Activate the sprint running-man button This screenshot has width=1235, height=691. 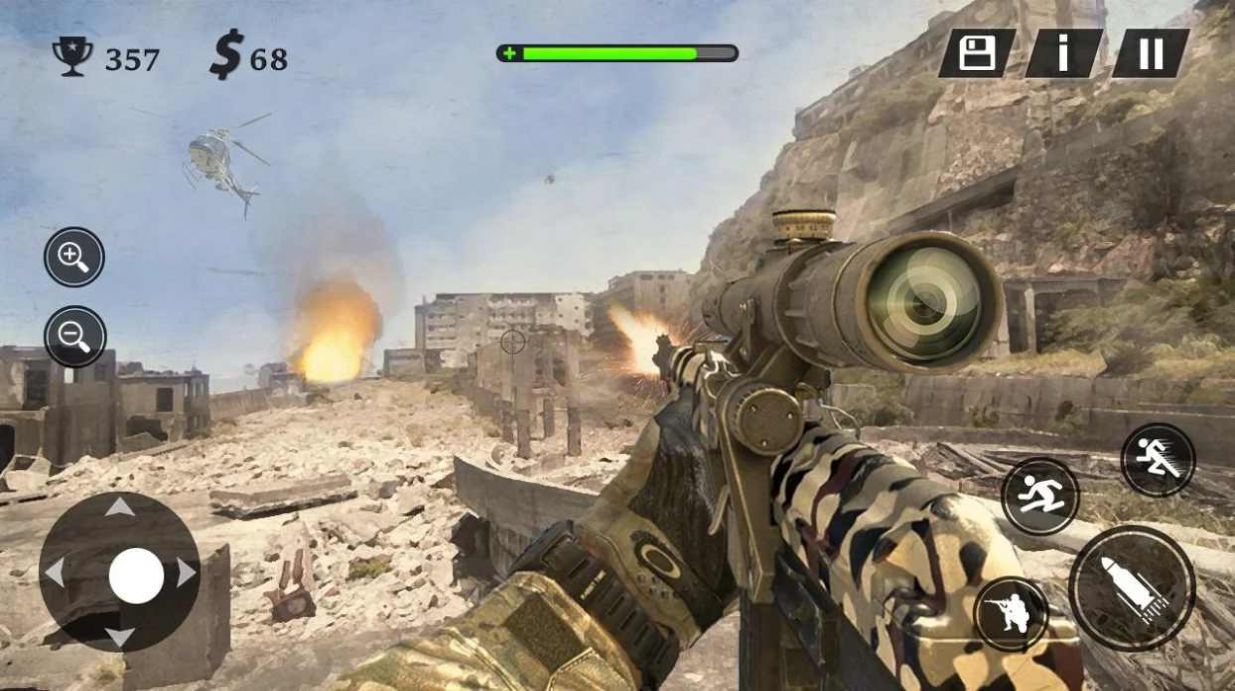pos(1157,460)
